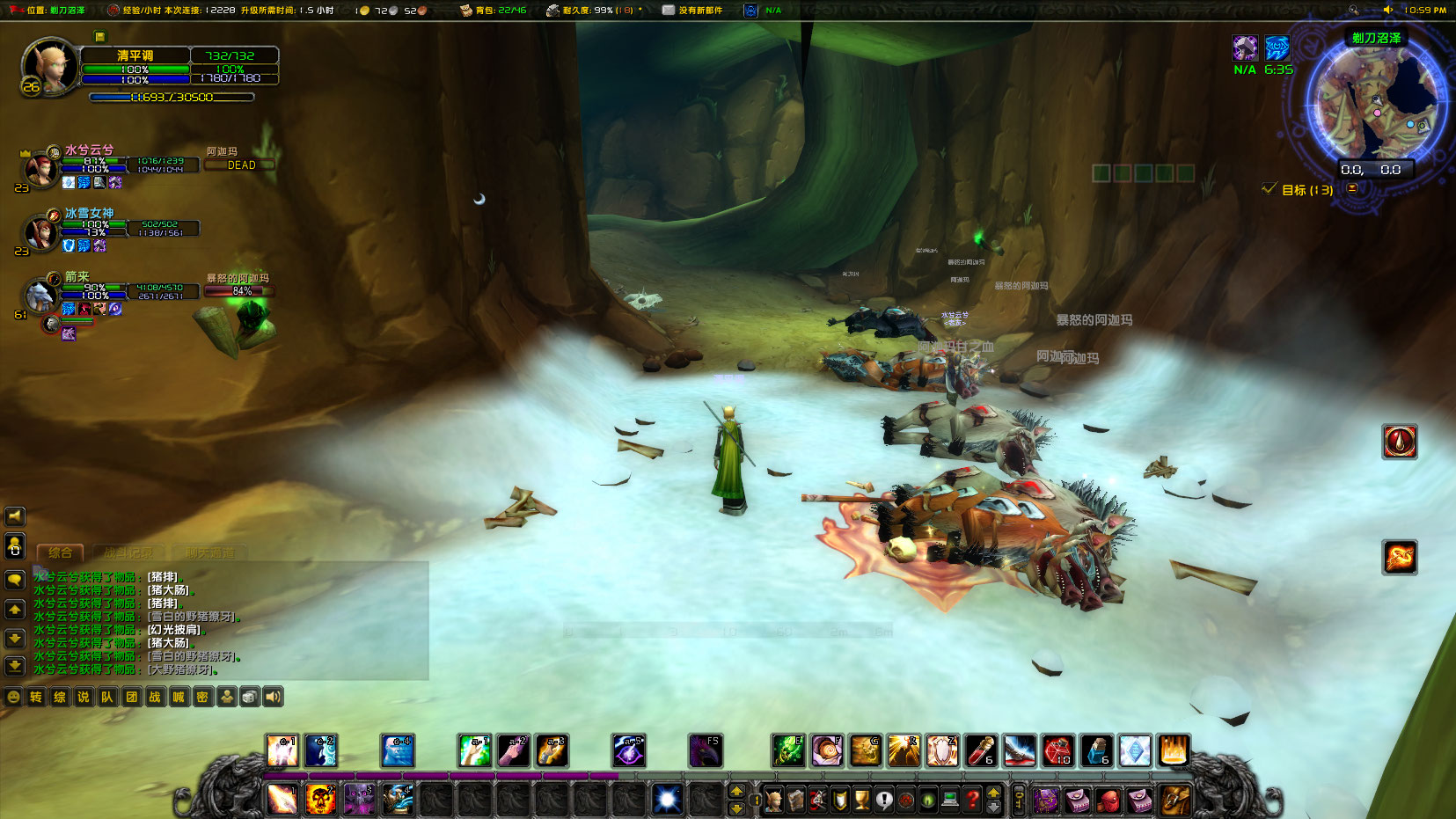Click the key ring icon beside the bags
The width and height of the screenshot is (1456, 819).
[1019, 801]
